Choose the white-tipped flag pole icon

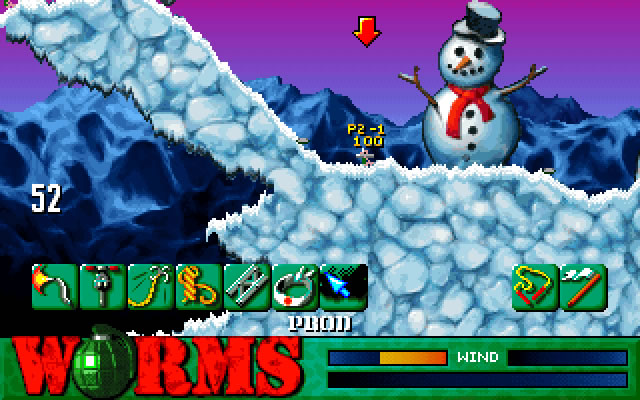pyautogui.click(x=583, y=287)
